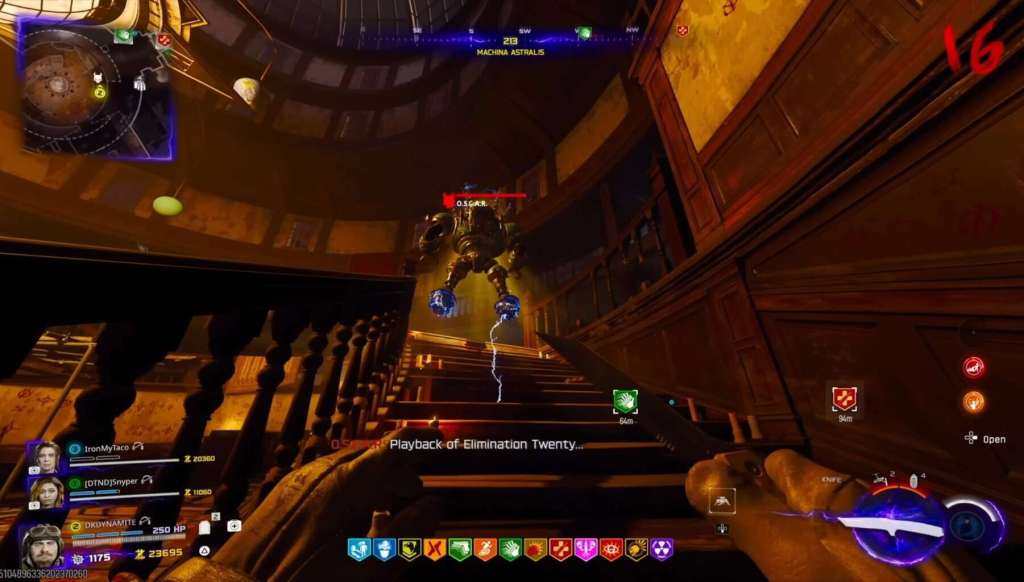The height and width of the screenshot is (582, 1024).
Task: Select the purple radiation perk icon
Action: 662,549
